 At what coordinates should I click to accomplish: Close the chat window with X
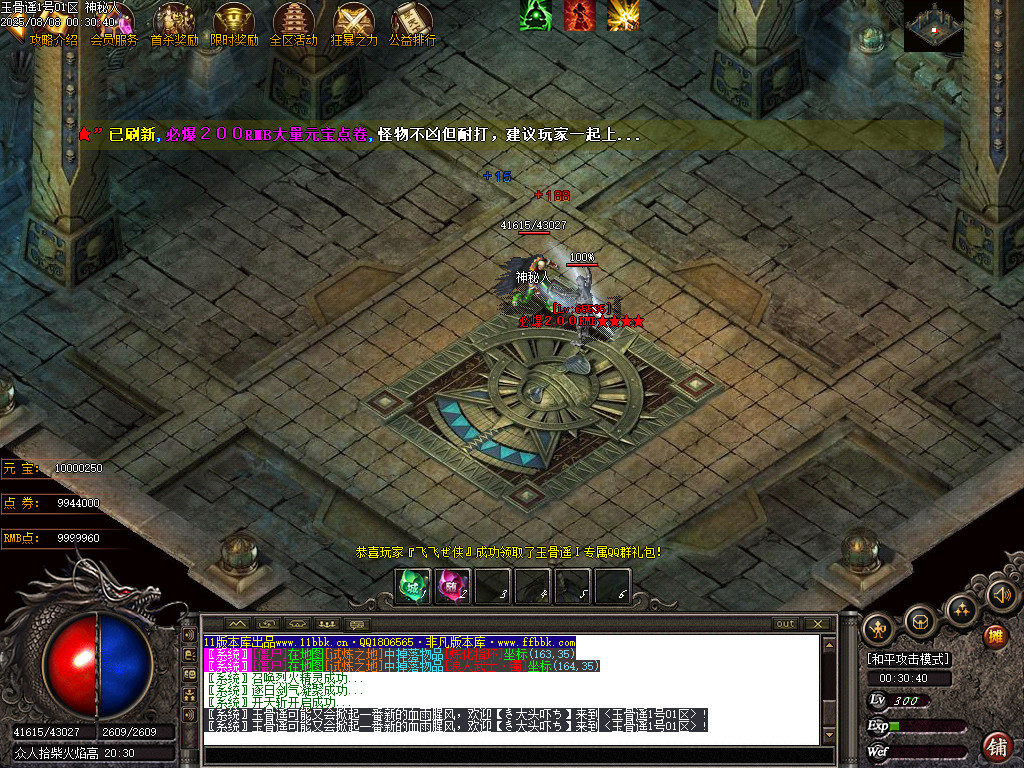pos(818,624)
